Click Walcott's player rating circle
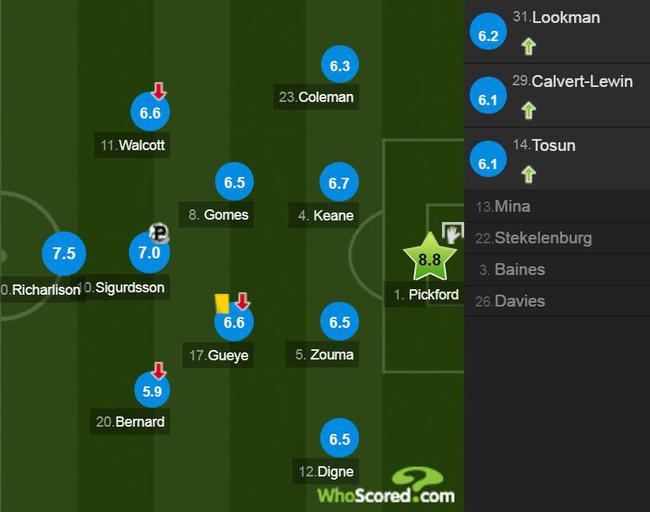Image resolution: width=650 pixels, height=512 pixels. click(x=150, y=113)
